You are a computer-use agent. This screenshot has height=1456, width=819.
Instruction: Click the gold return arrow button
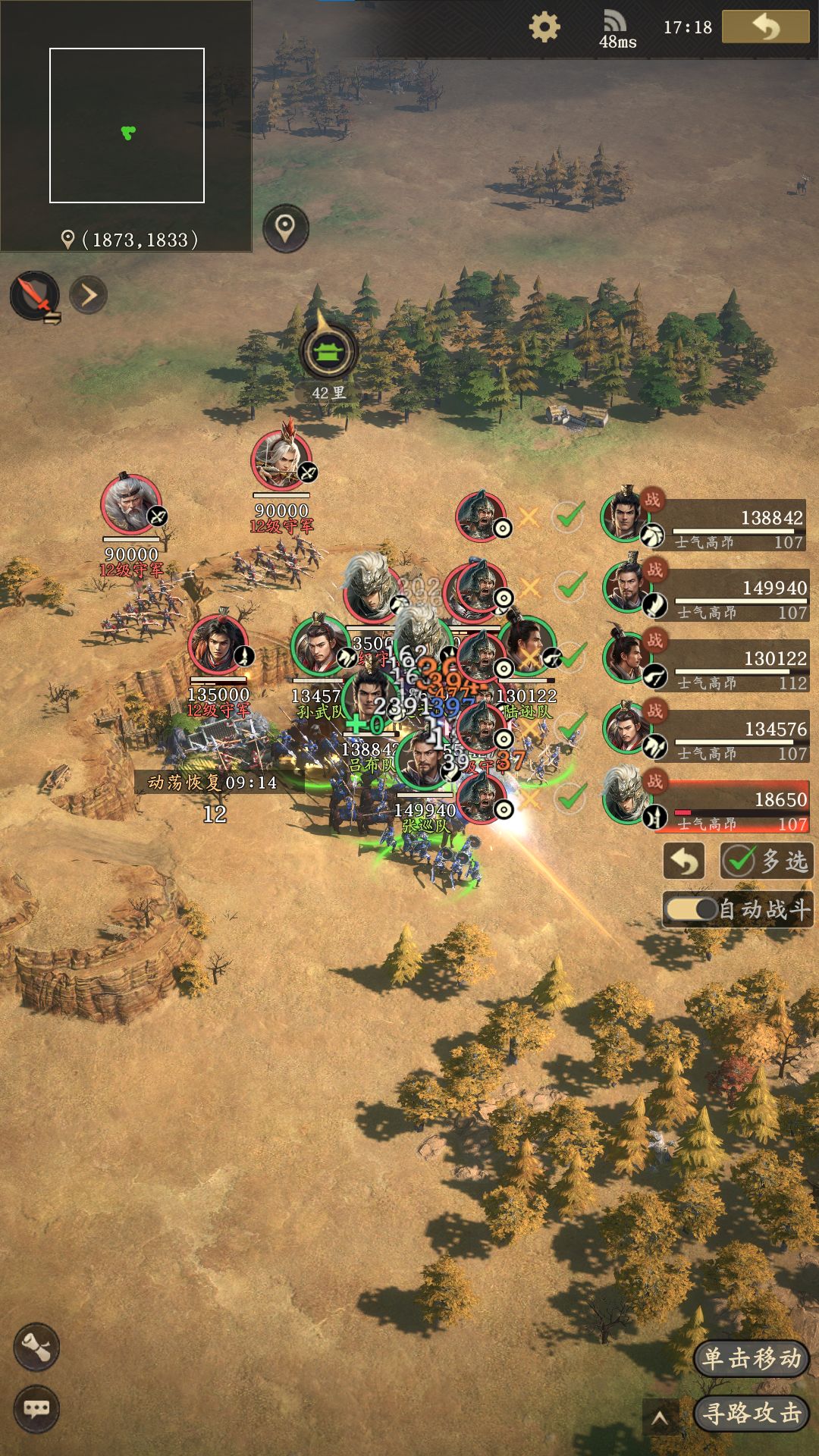click(x=765, y=27)
